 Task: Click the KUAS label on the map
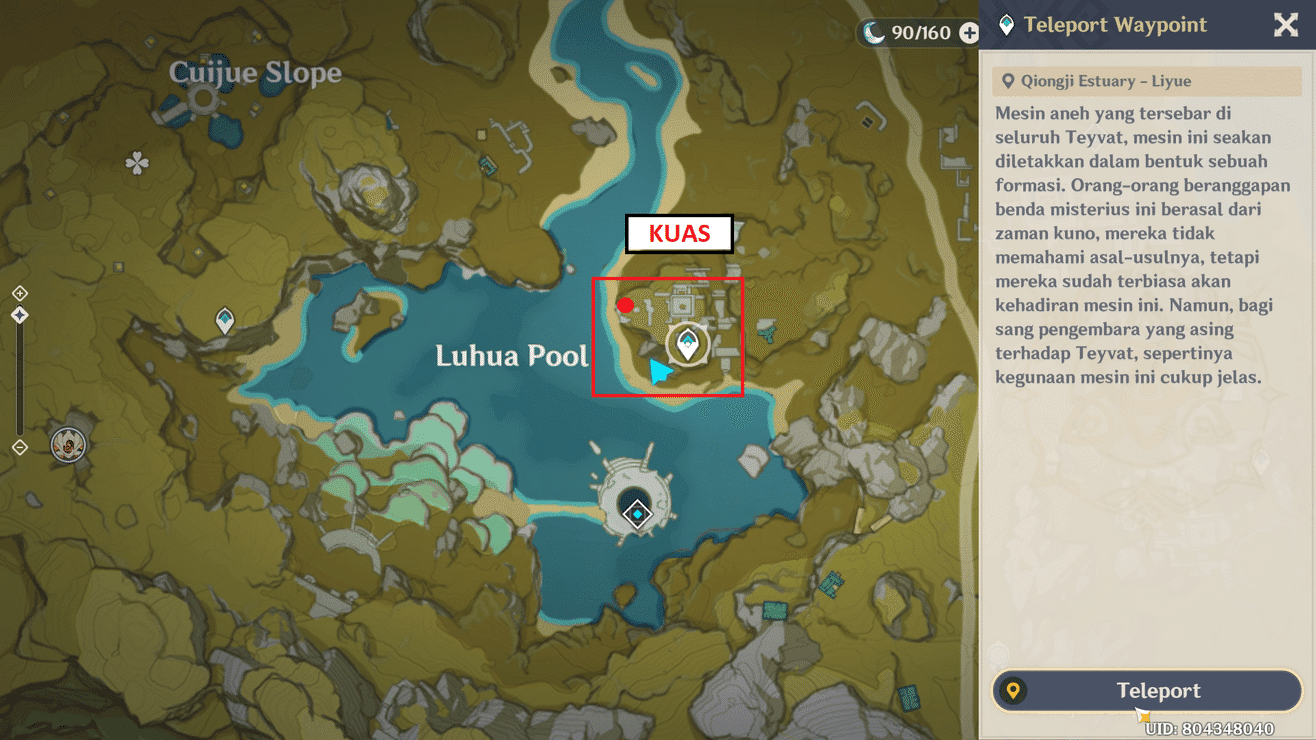(680, 234)
